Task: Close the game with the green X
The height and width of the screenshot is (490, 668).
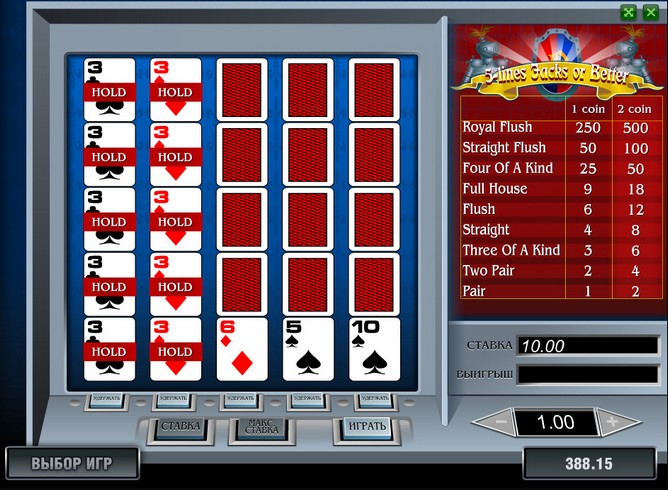Action: point(651,12)
